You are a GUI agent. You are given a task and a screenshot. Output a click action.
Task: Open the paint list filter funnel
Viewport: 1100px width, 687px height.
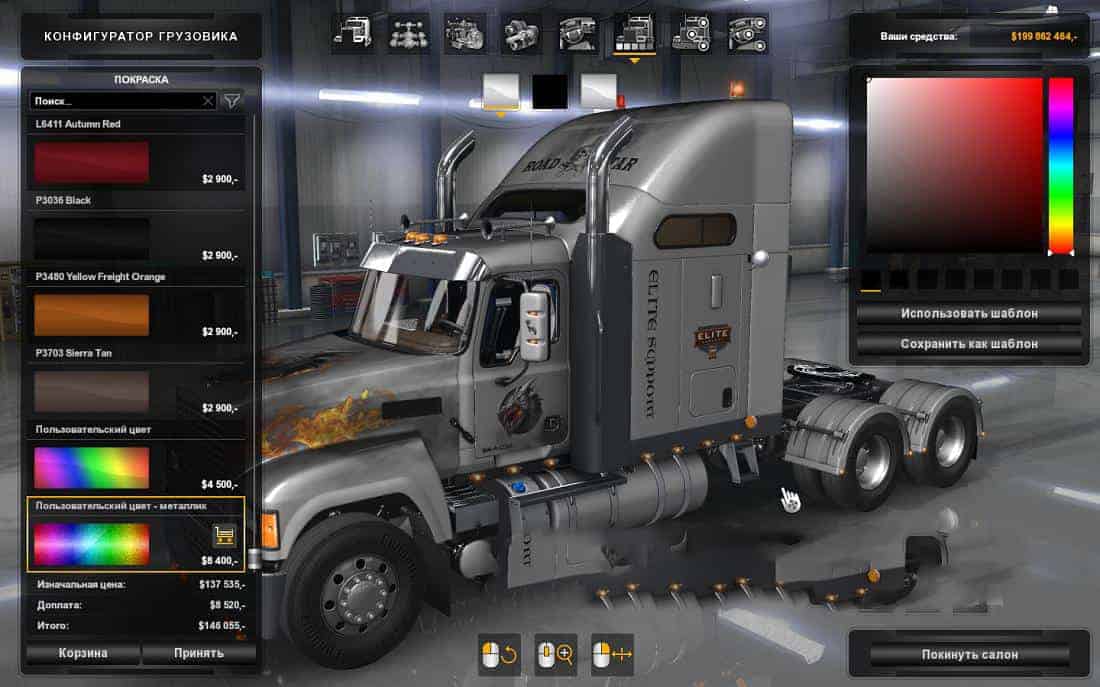pos(232,101)
